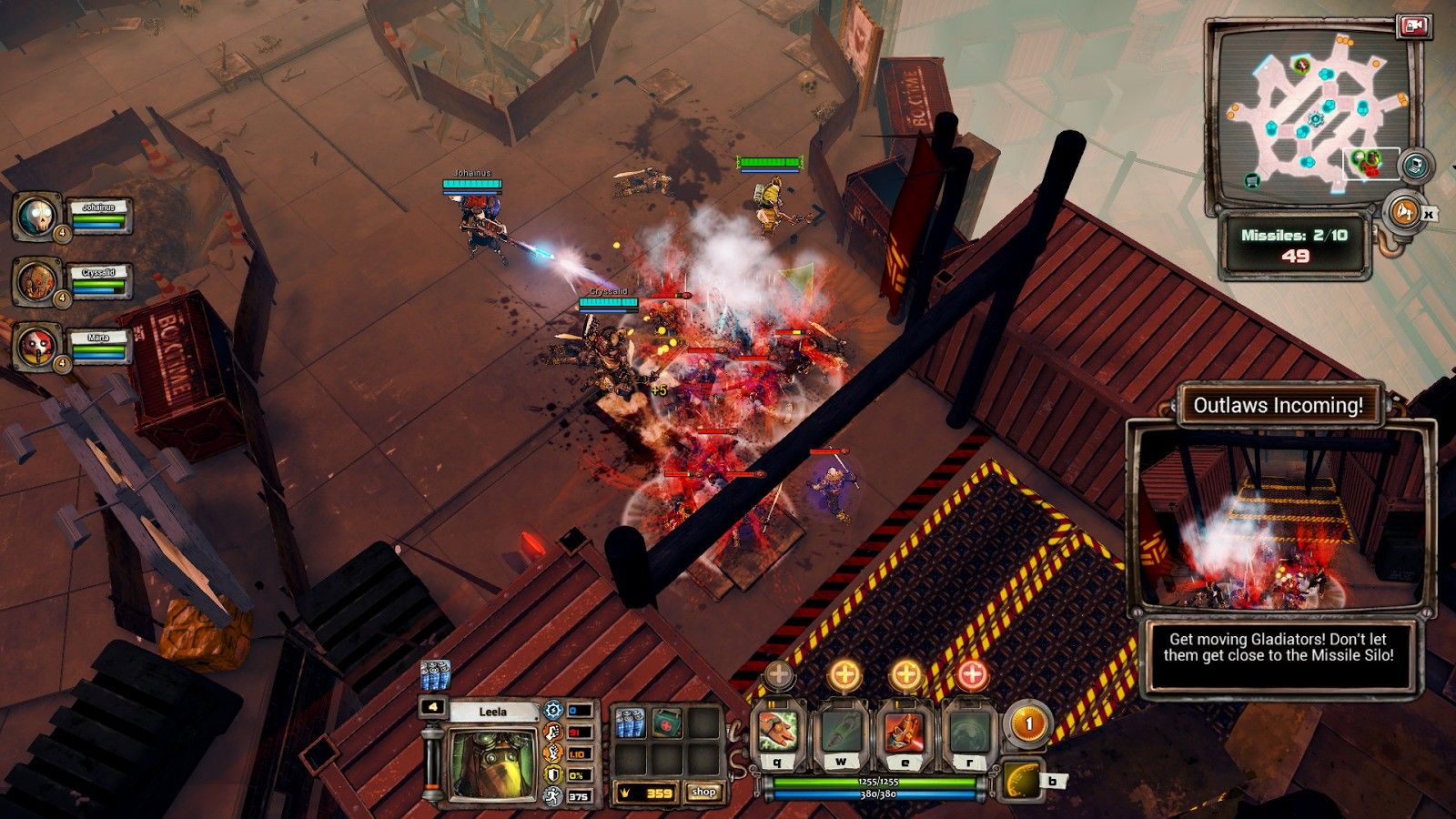The width and height of the screenshot is (1456, 819).
Task: Select teammate Marta portrait
Action: click(x=38, y=347)
